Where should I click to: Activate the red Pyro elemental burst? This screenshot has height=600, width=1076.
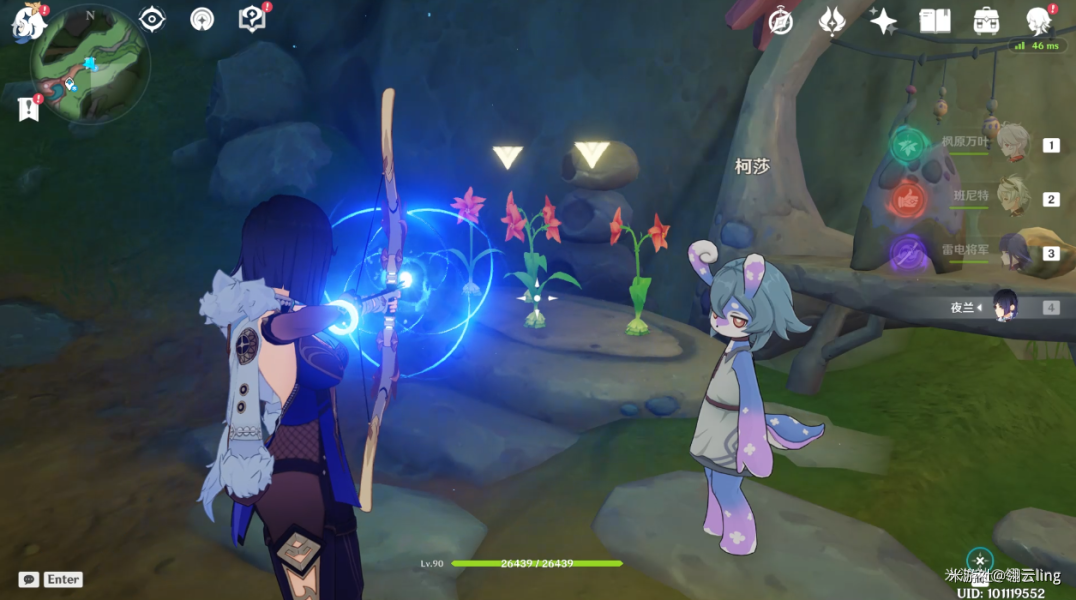(x=909, y=199)
